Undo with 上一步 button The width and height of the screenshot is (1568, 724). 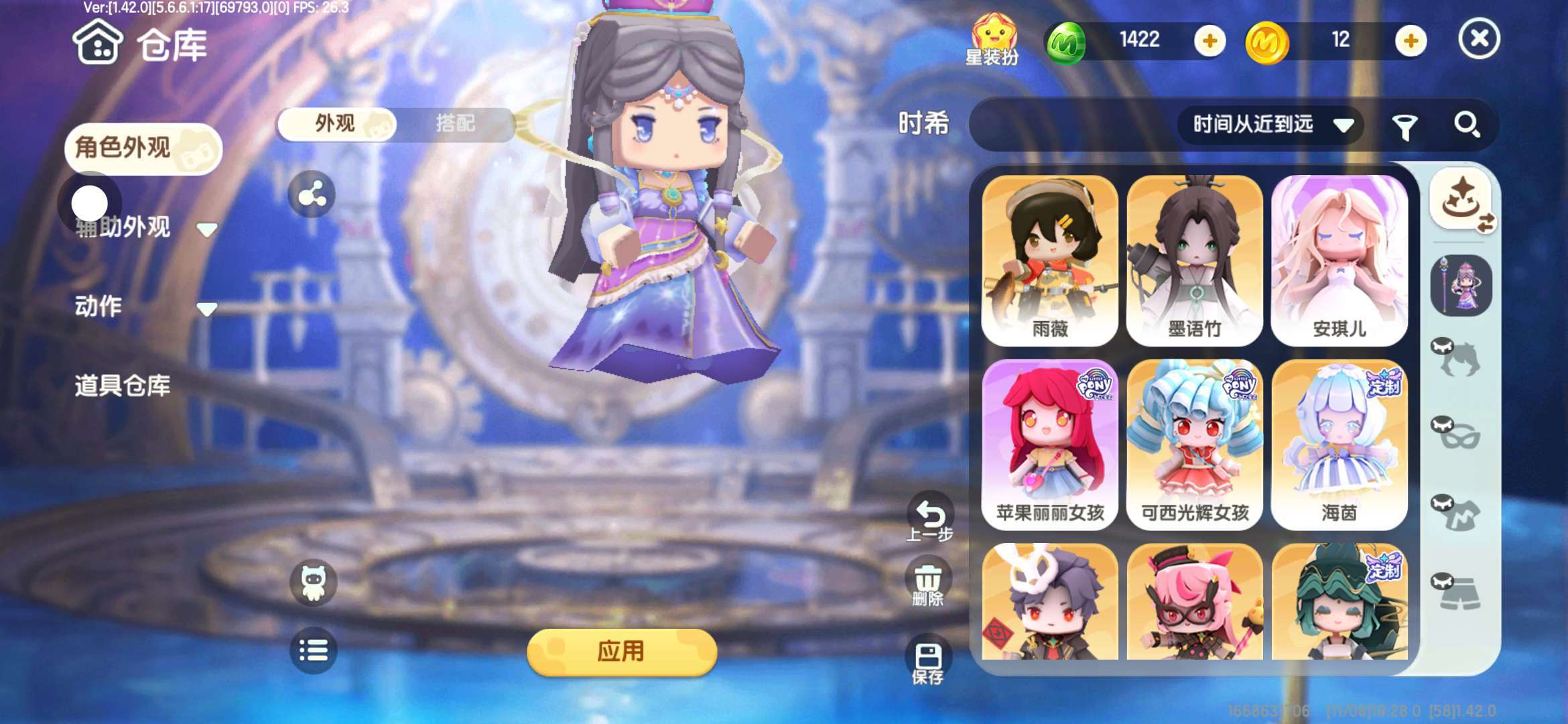pos(930,519)
